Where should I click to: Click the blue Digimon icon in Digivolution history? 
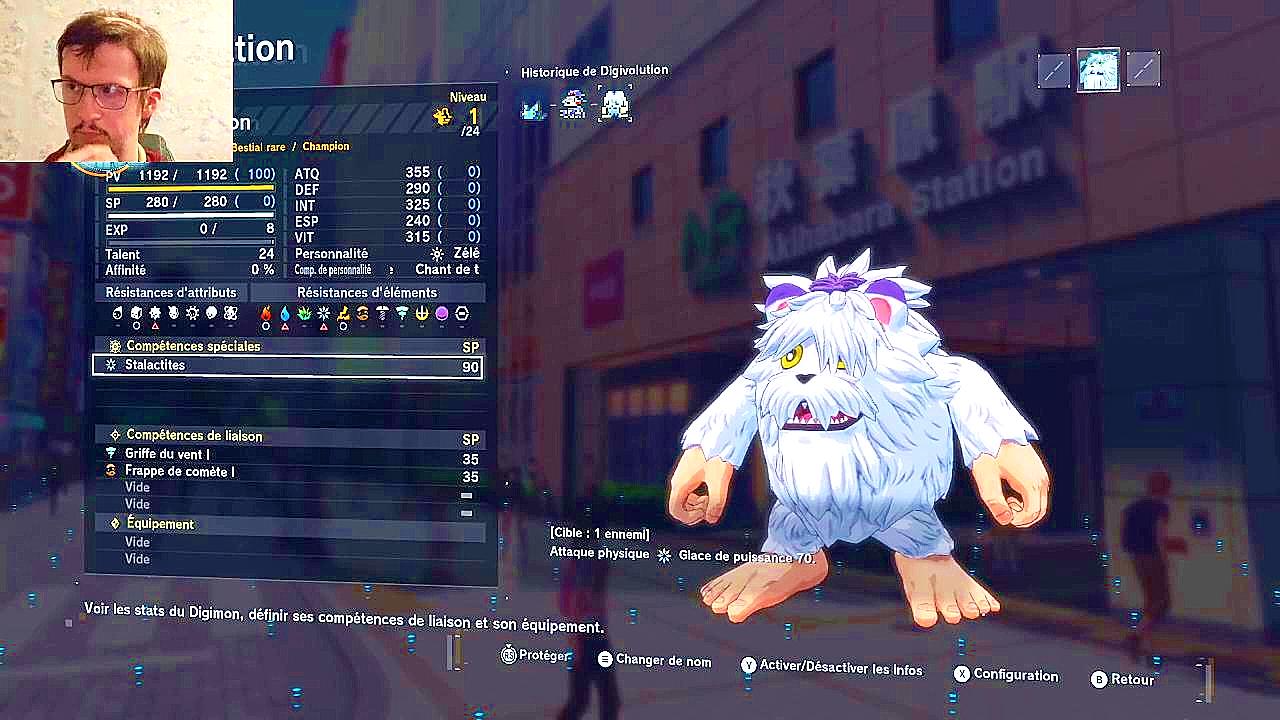pyautogui.click(x=533, y=105)
